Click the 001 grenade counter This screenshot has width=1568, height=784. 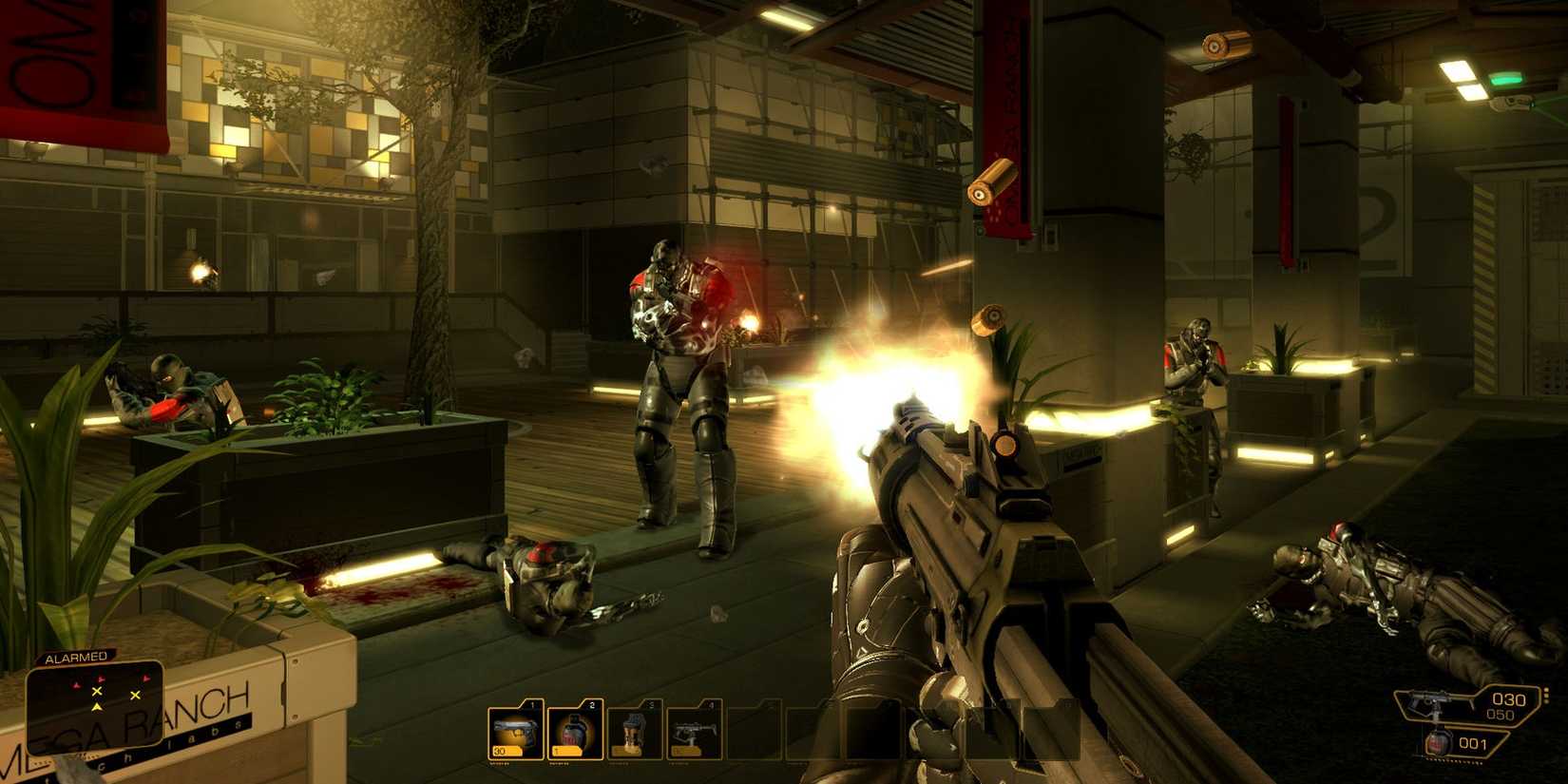[1473, 743]
